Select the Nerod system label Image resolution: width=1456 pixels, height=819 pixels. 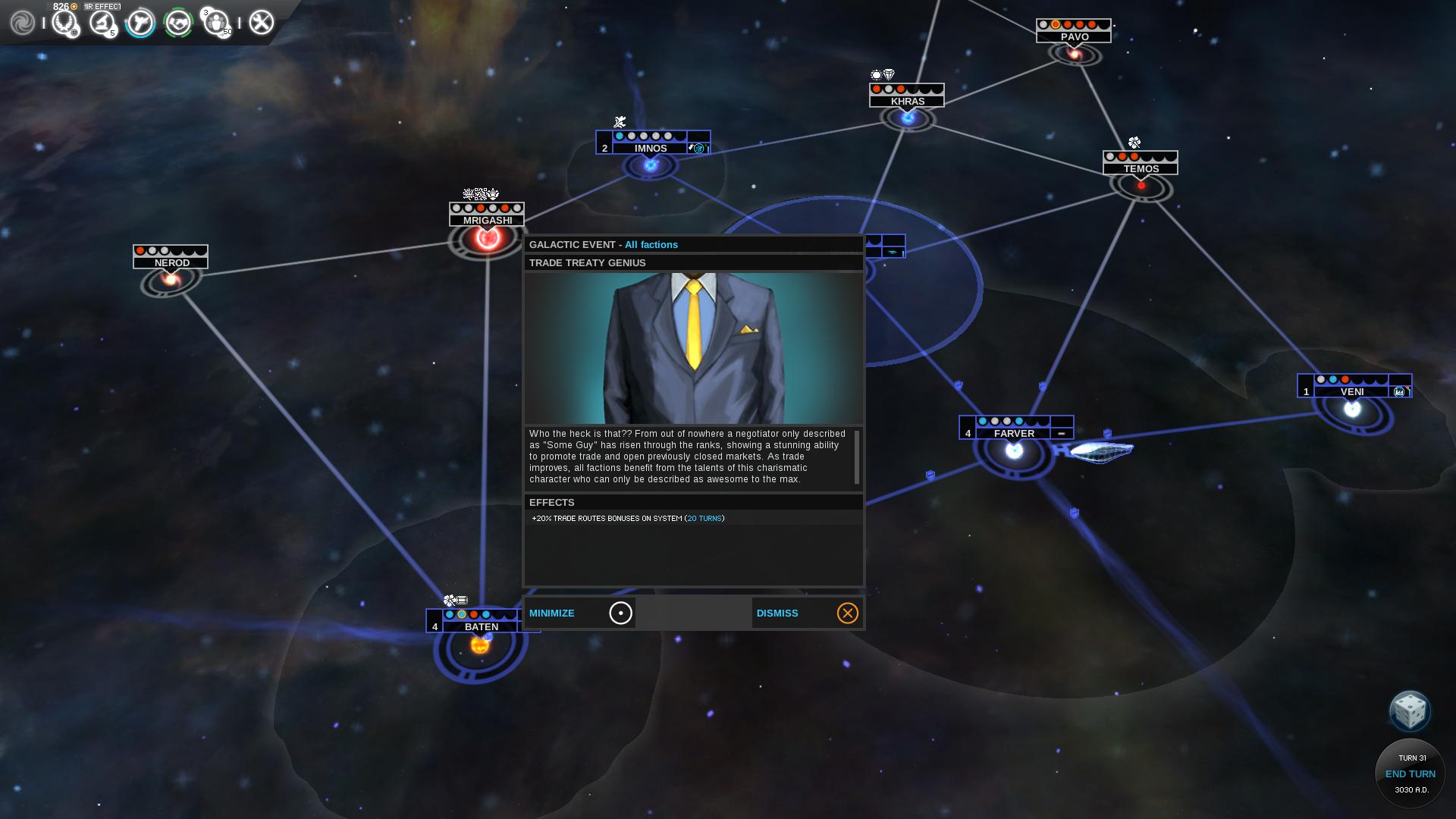click(x=171, y=262)
